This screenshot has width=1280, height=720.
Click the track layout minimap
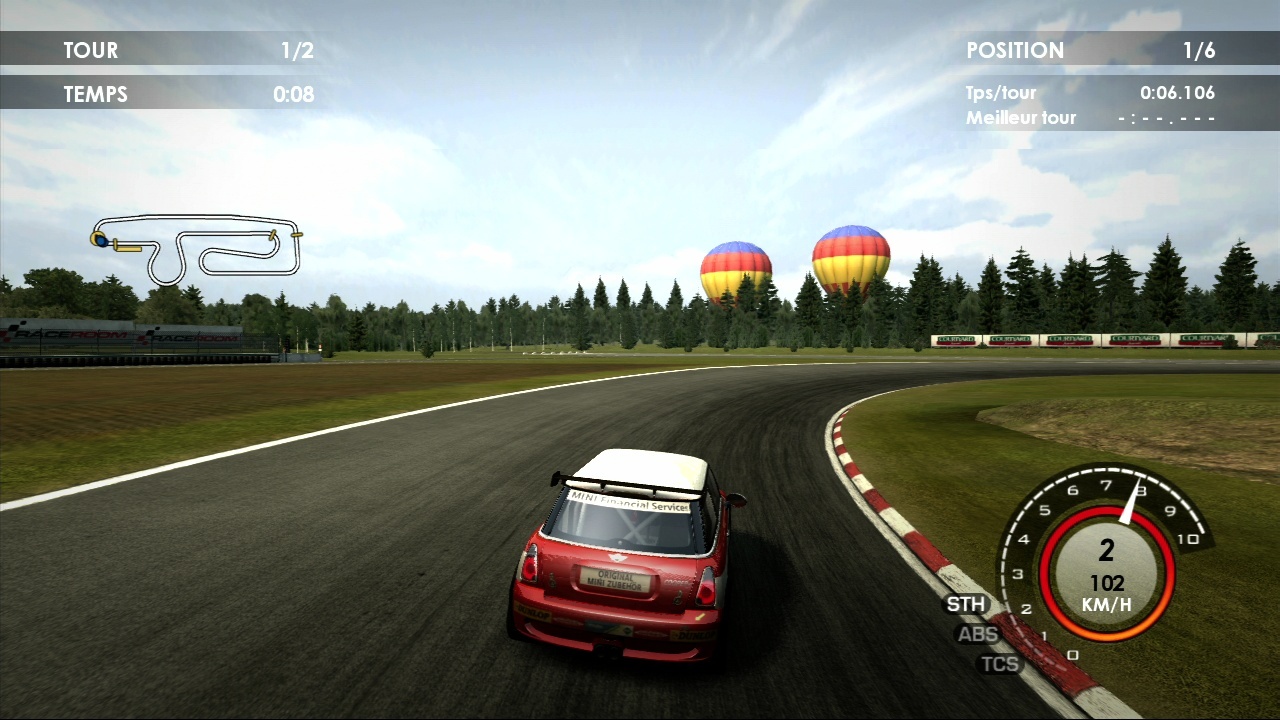tap(198, 248)
